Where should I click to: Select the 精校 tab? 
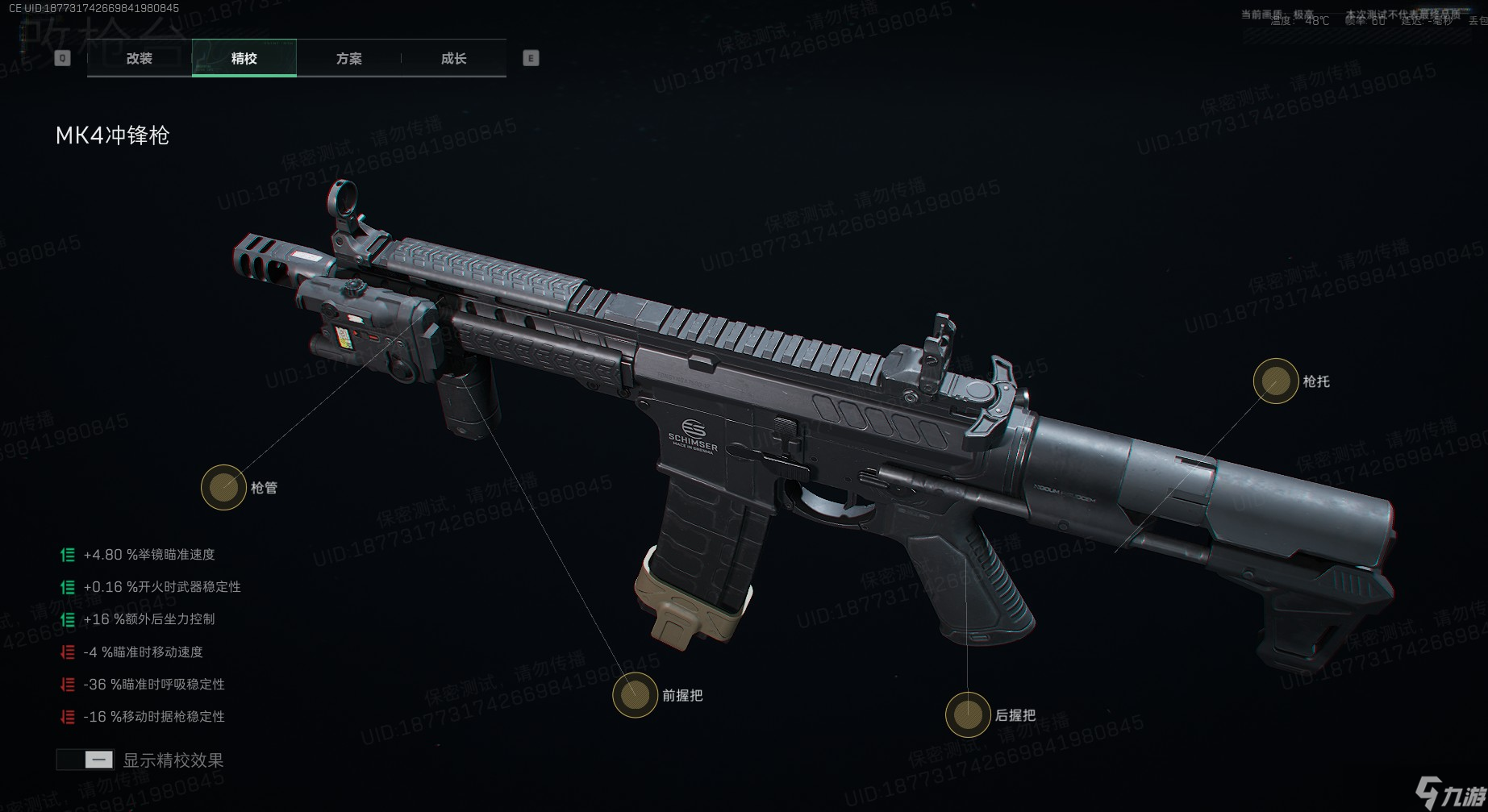click(244, 58)
